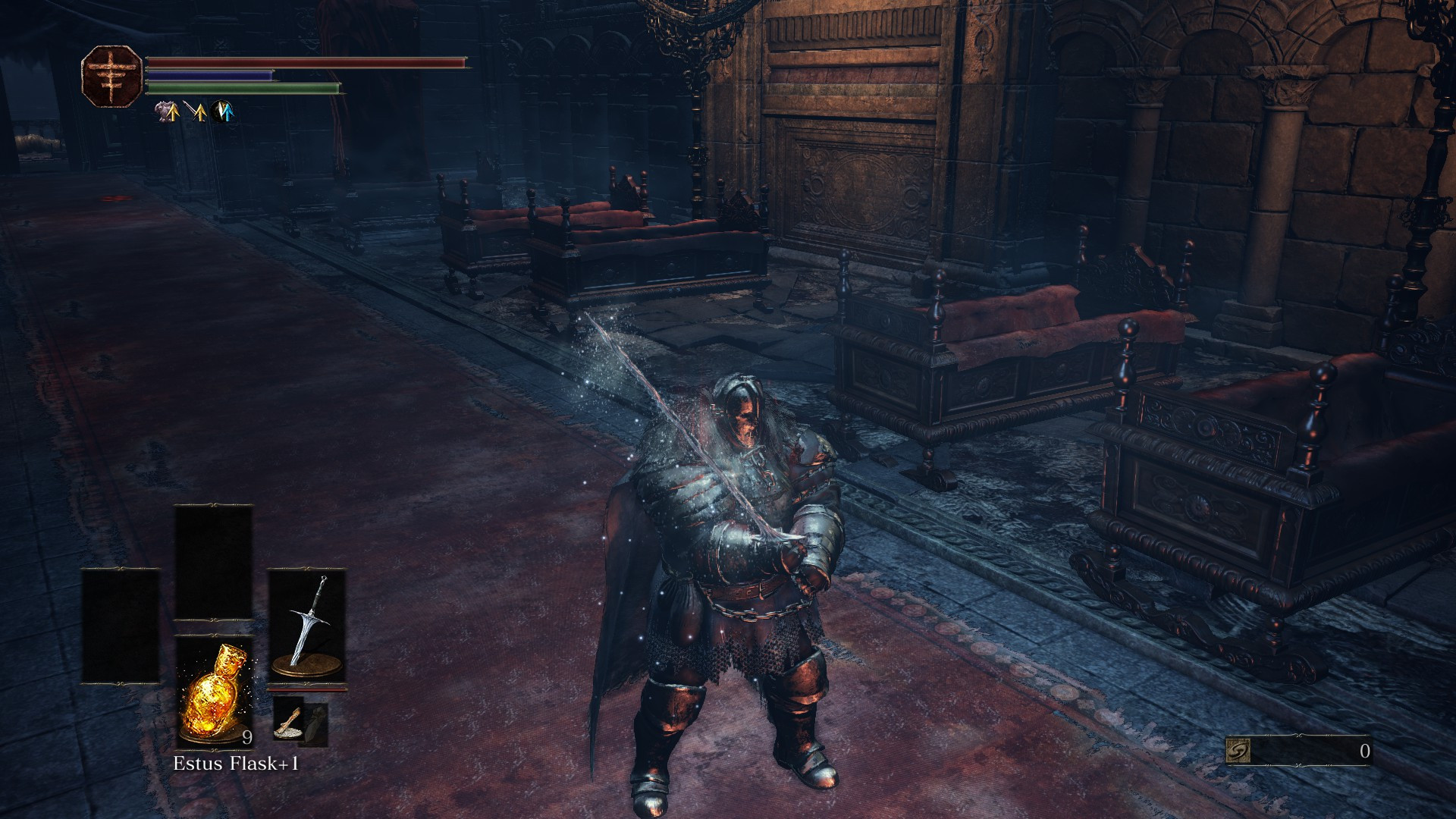Select the Estus Flask item slot
Viewport: 1456px width, 819px height.
click(x=214, y=692)
